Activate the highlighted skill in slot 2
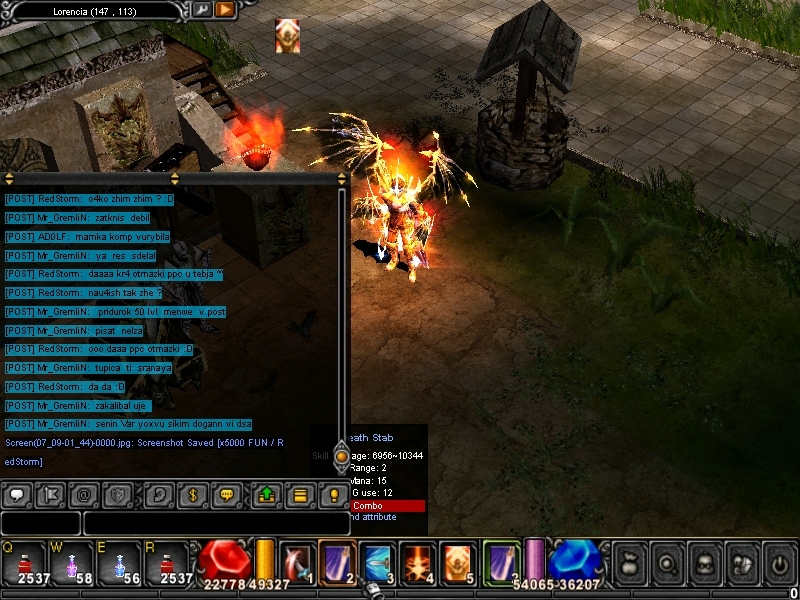This screenshot has width=800, height=600. [x=337, y=562]
